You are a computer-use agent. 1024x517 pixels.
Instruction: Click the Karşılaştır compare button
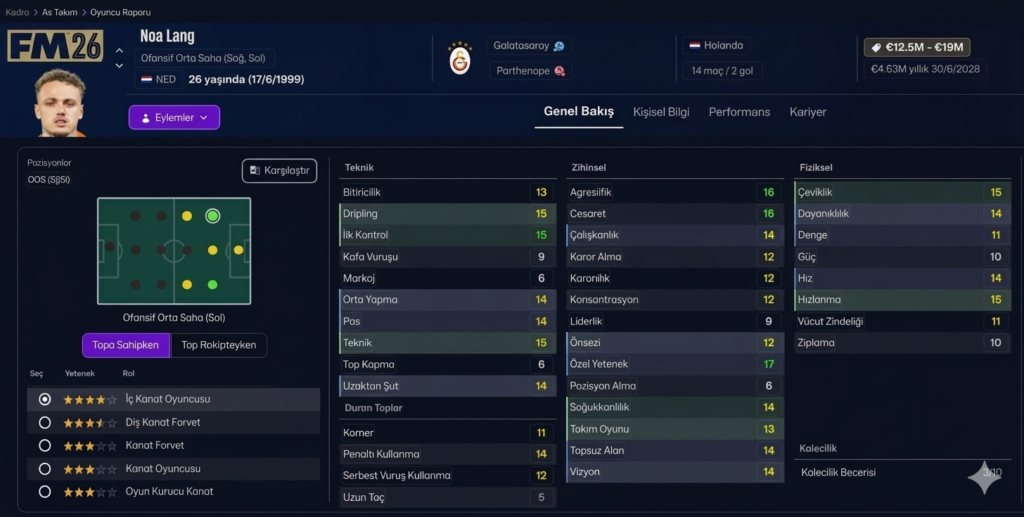(x=279, y=171)
